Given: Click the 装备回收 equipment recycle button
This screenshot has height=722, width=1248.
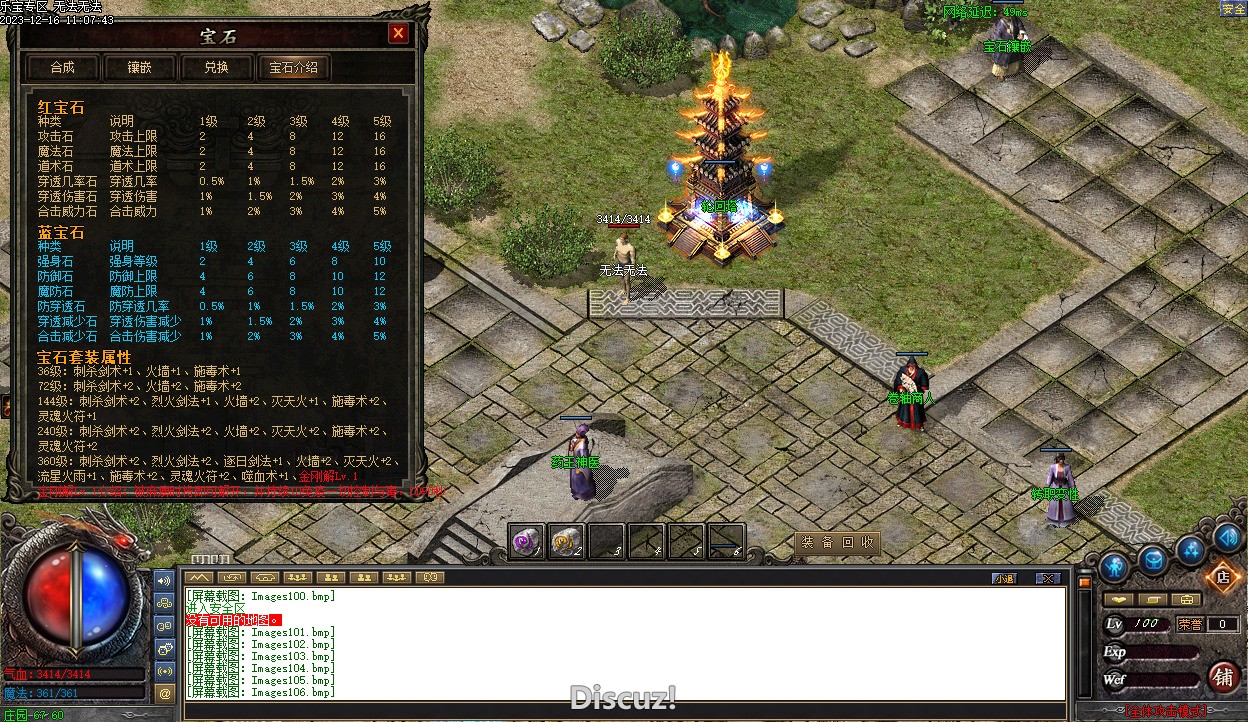Looking at the screenshot, I should pyautogui.click(x=837, y=543).
